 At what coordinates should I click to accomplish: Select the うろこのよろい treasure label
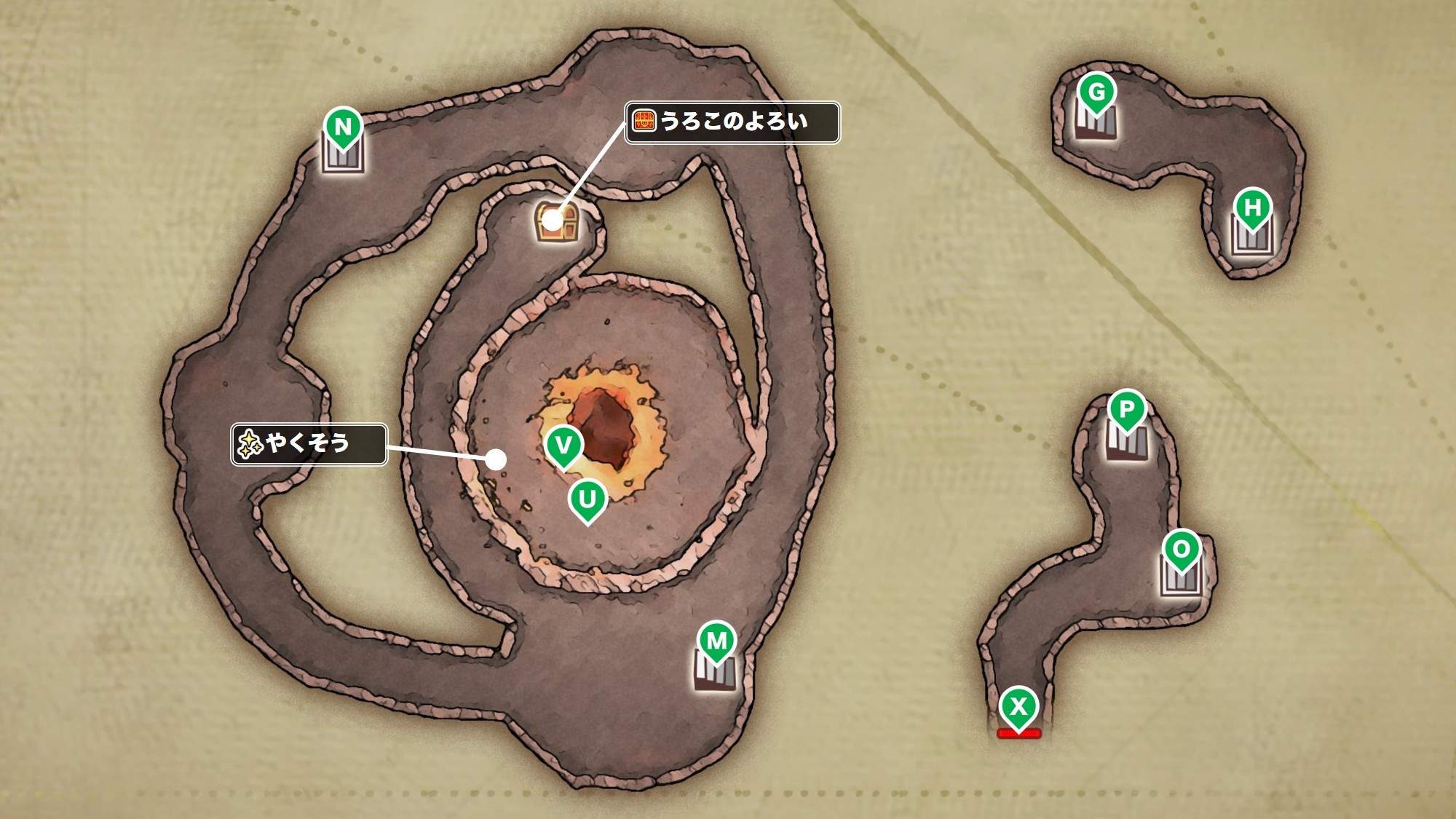click(x=732, y=122)
